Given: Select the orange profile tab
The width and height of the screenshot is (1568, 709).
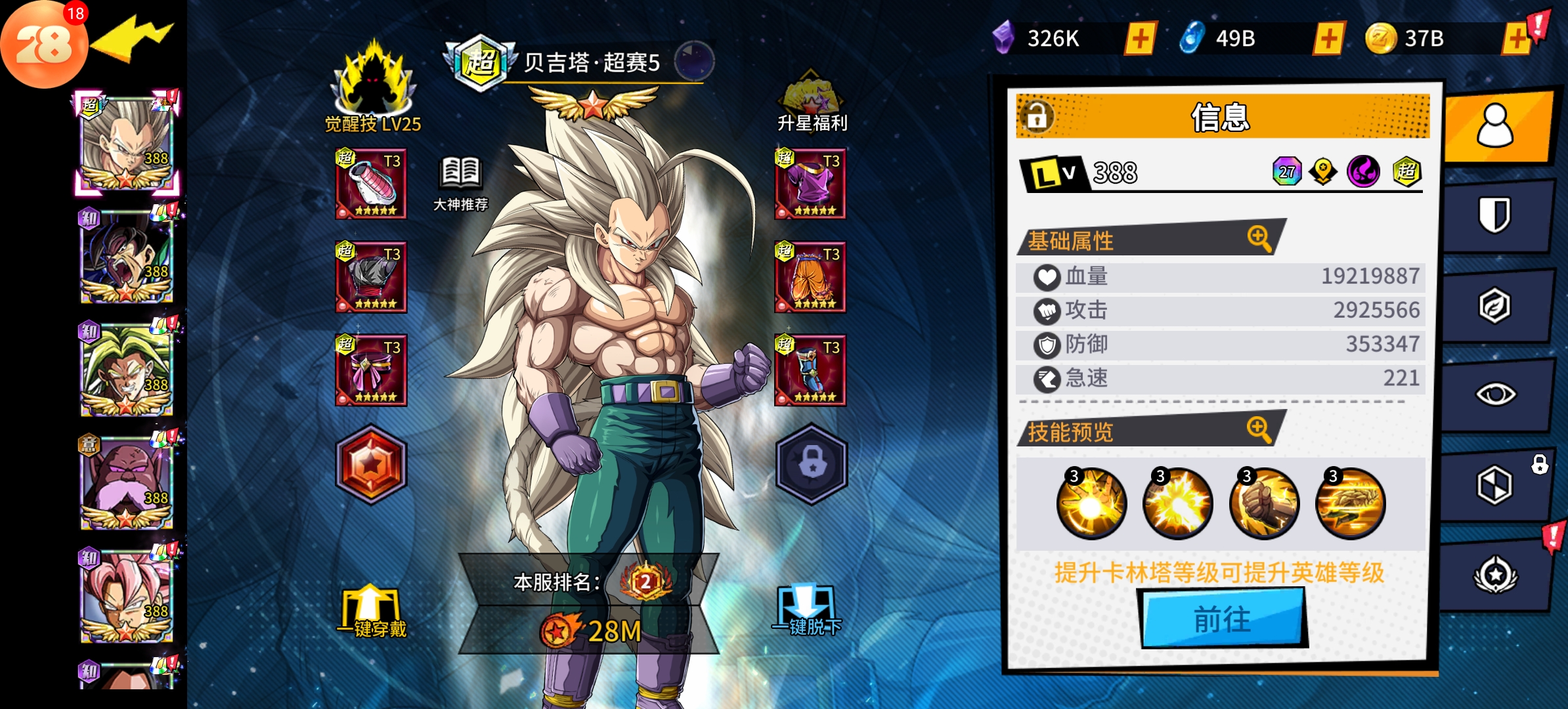Looking at the screenshot, I should [1495, 126].
